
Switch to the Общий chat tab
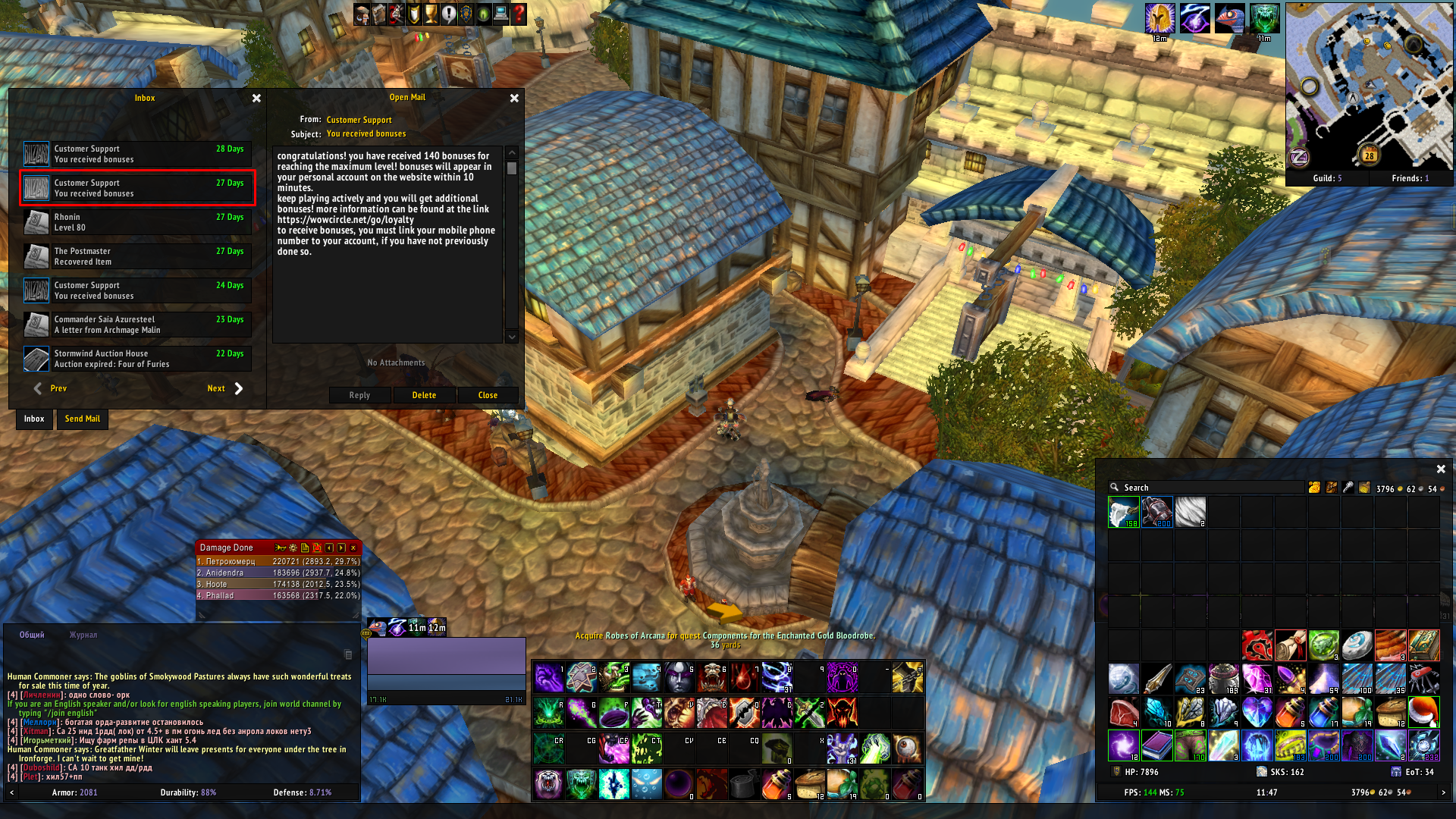point(32,635)
